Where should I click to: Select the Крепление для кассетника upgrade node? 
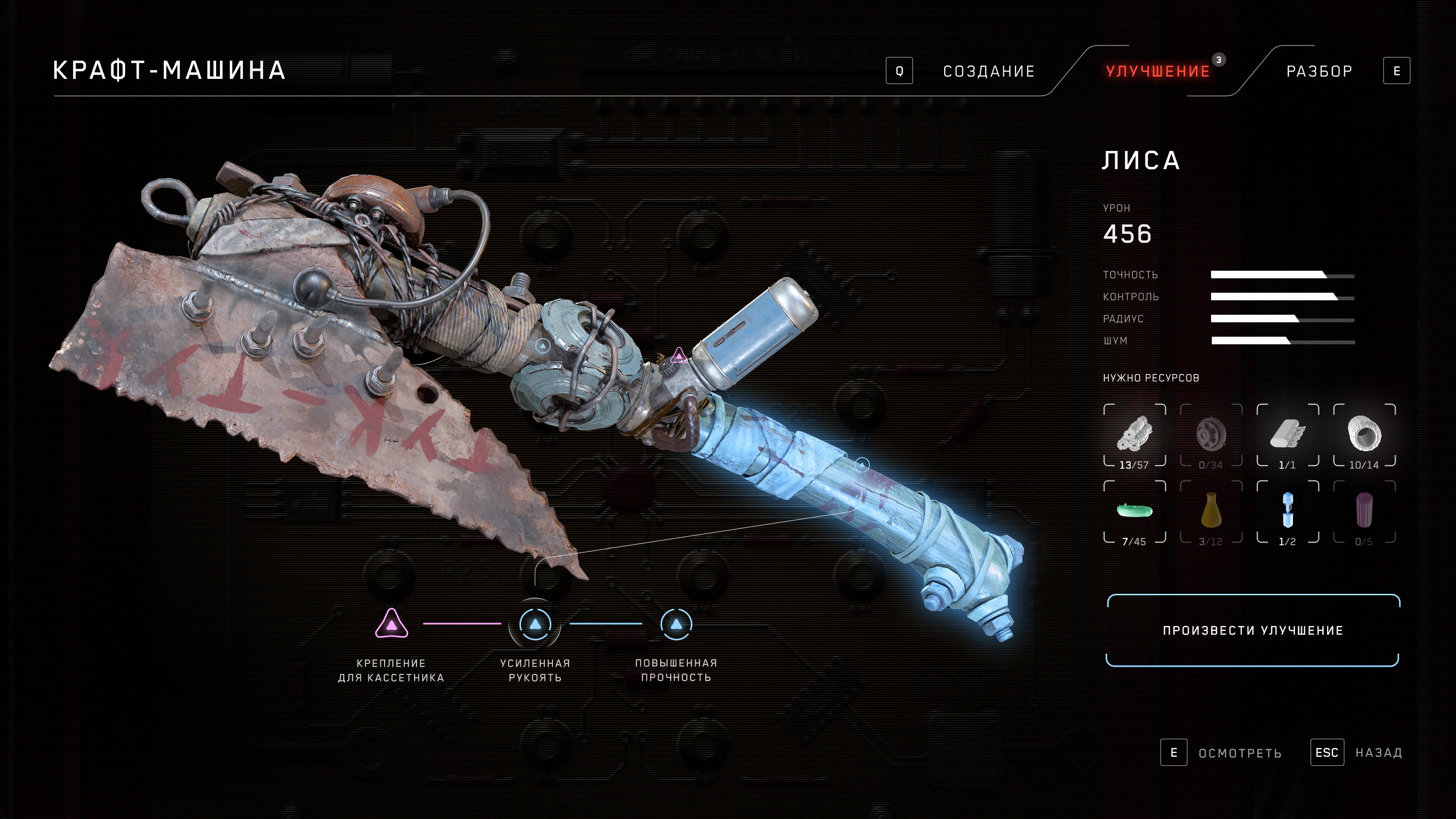coord(391,624)
